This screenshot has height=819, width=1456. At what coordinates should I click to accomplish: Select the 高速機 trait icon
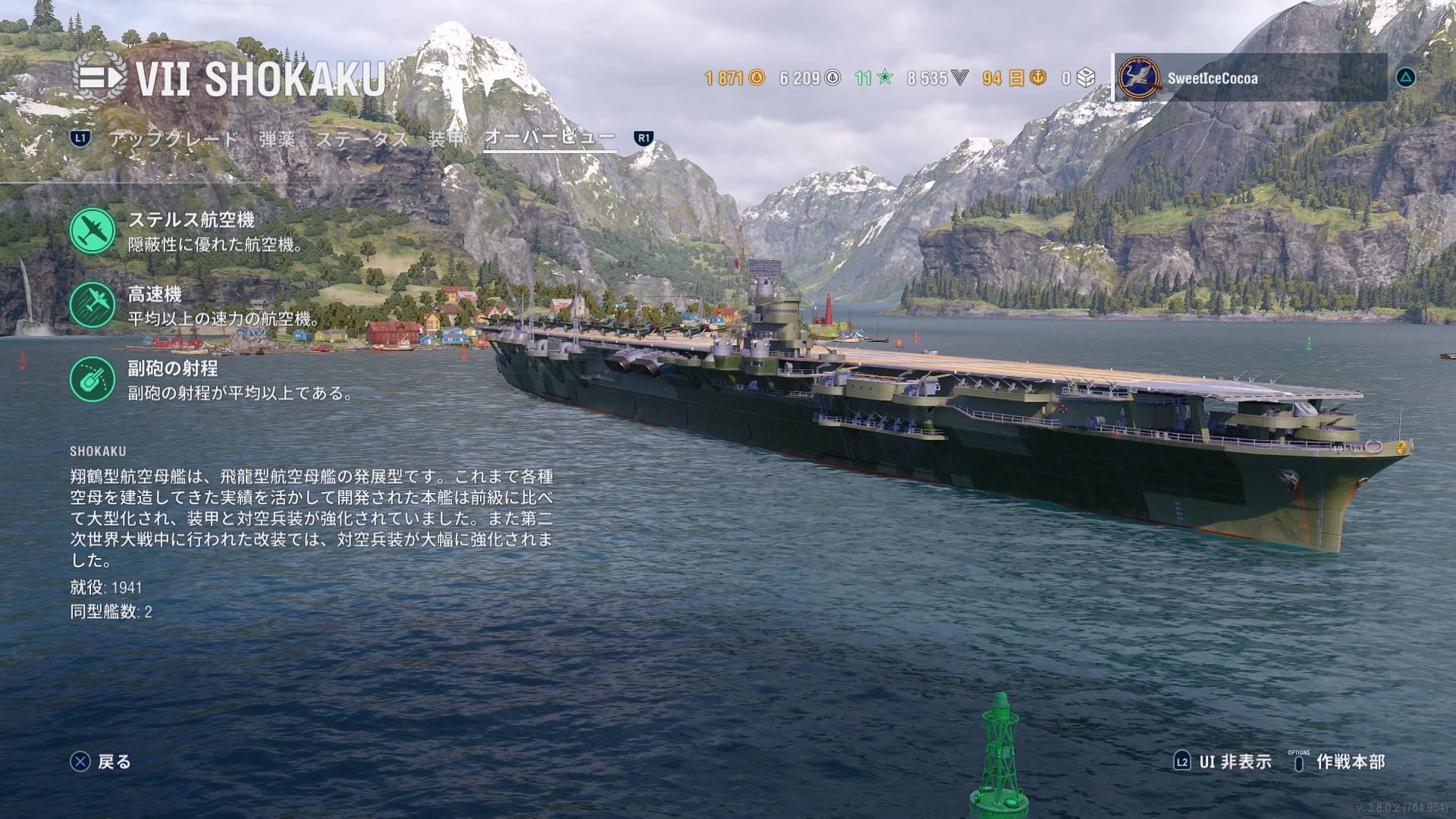point(93,305)
